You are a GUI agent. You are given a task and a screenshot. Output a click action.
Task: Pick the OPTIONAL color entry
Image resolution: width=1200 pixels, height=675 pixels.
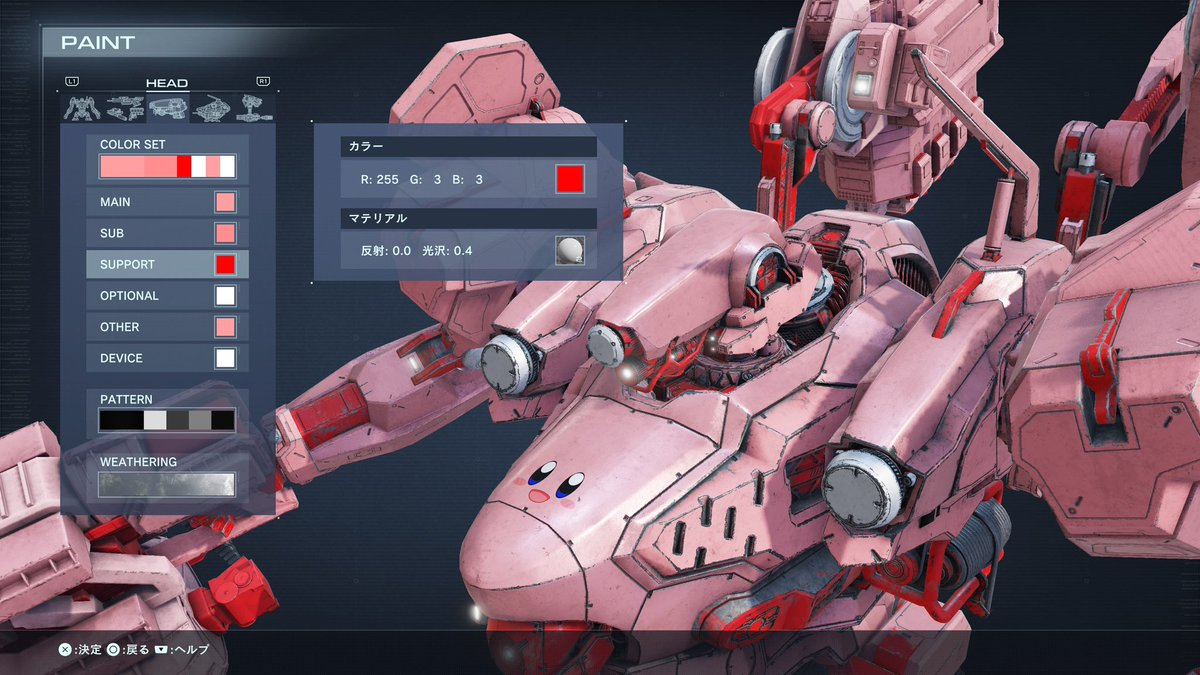[x=167, y=296]
